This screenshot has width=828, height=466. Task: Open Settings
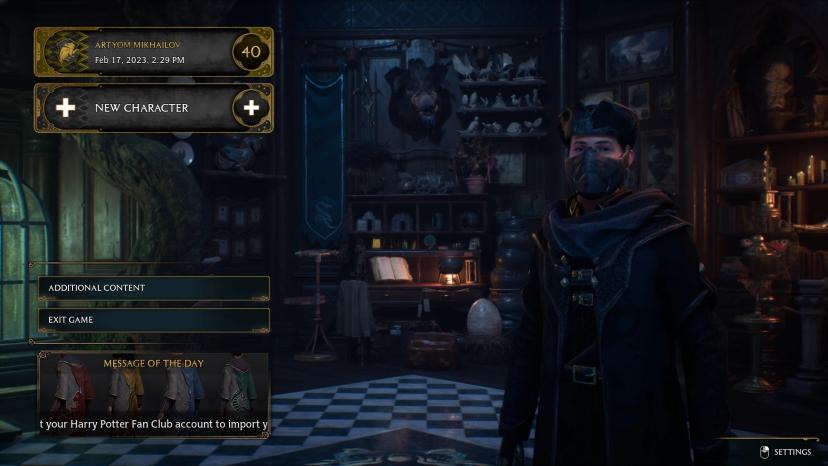(x=785, y=452)
